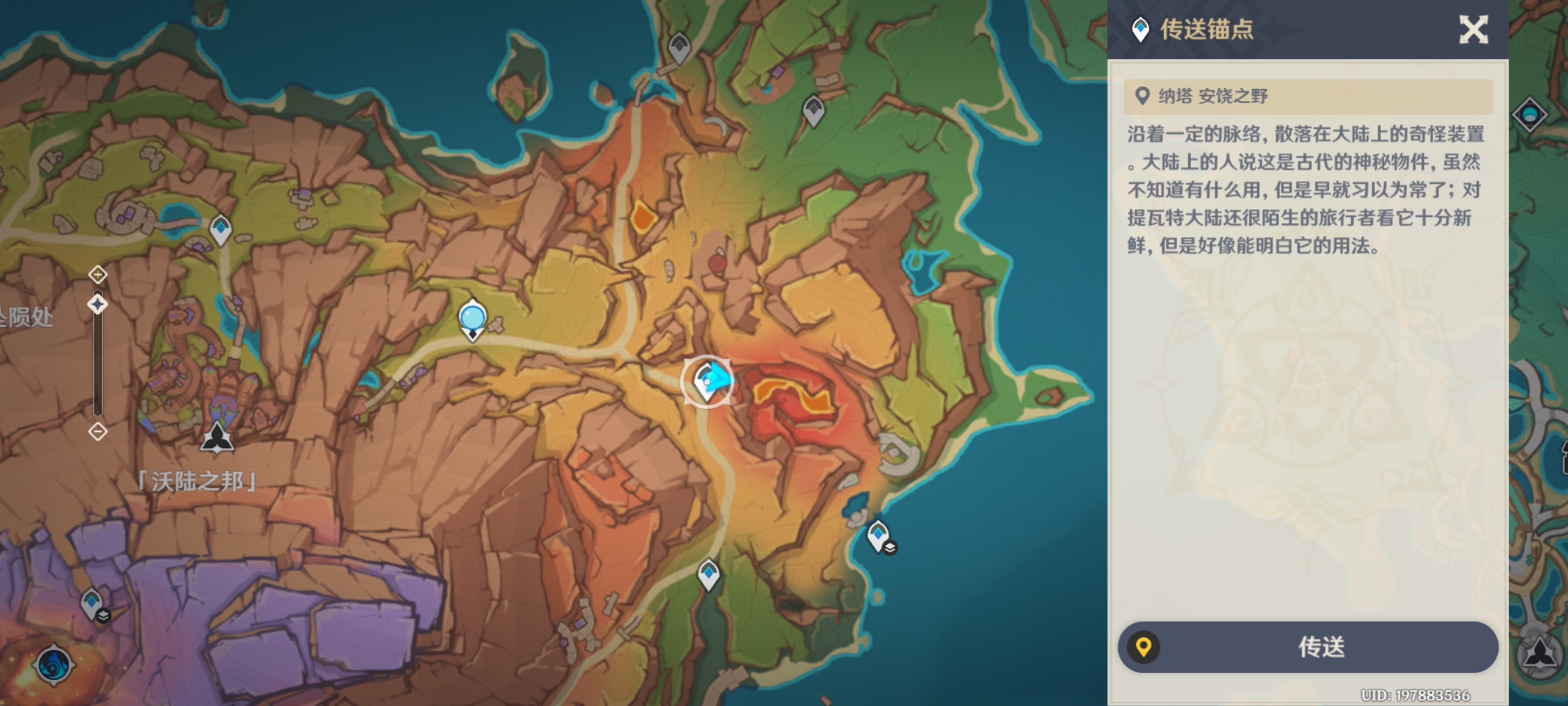Zoom in the map with plus button

(98, 275)
